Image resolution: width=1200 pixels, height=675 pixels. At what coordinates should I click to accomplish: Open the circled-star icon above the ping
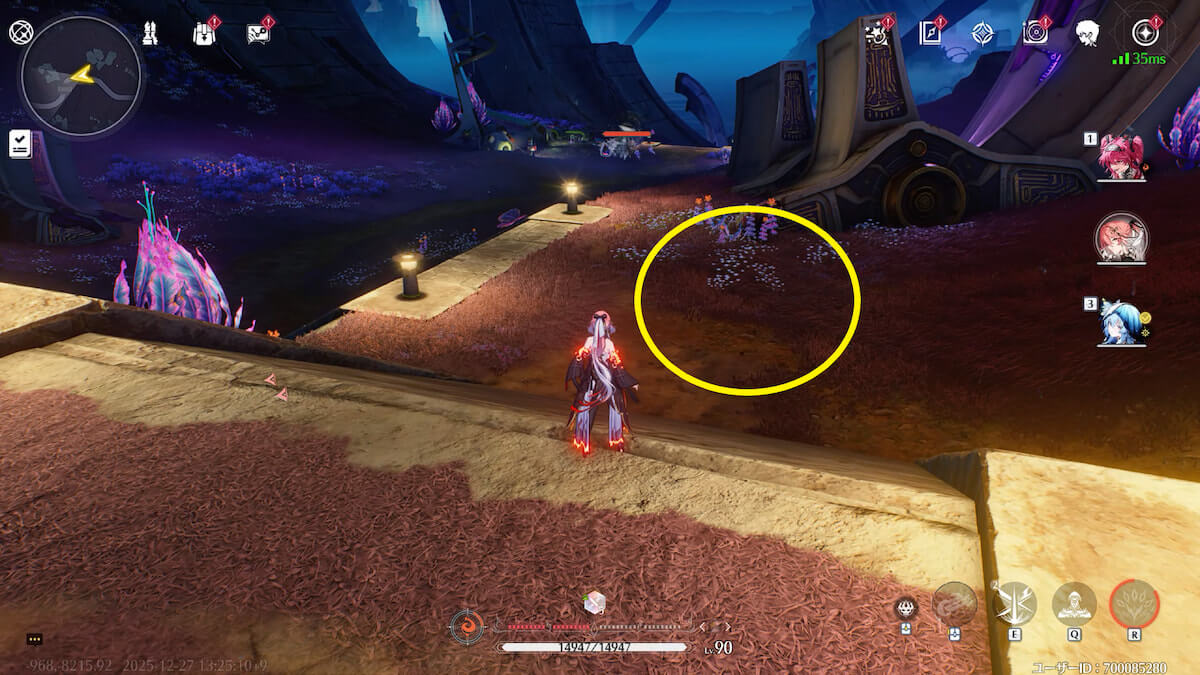pyautogui.click(x=1144, y=33)
